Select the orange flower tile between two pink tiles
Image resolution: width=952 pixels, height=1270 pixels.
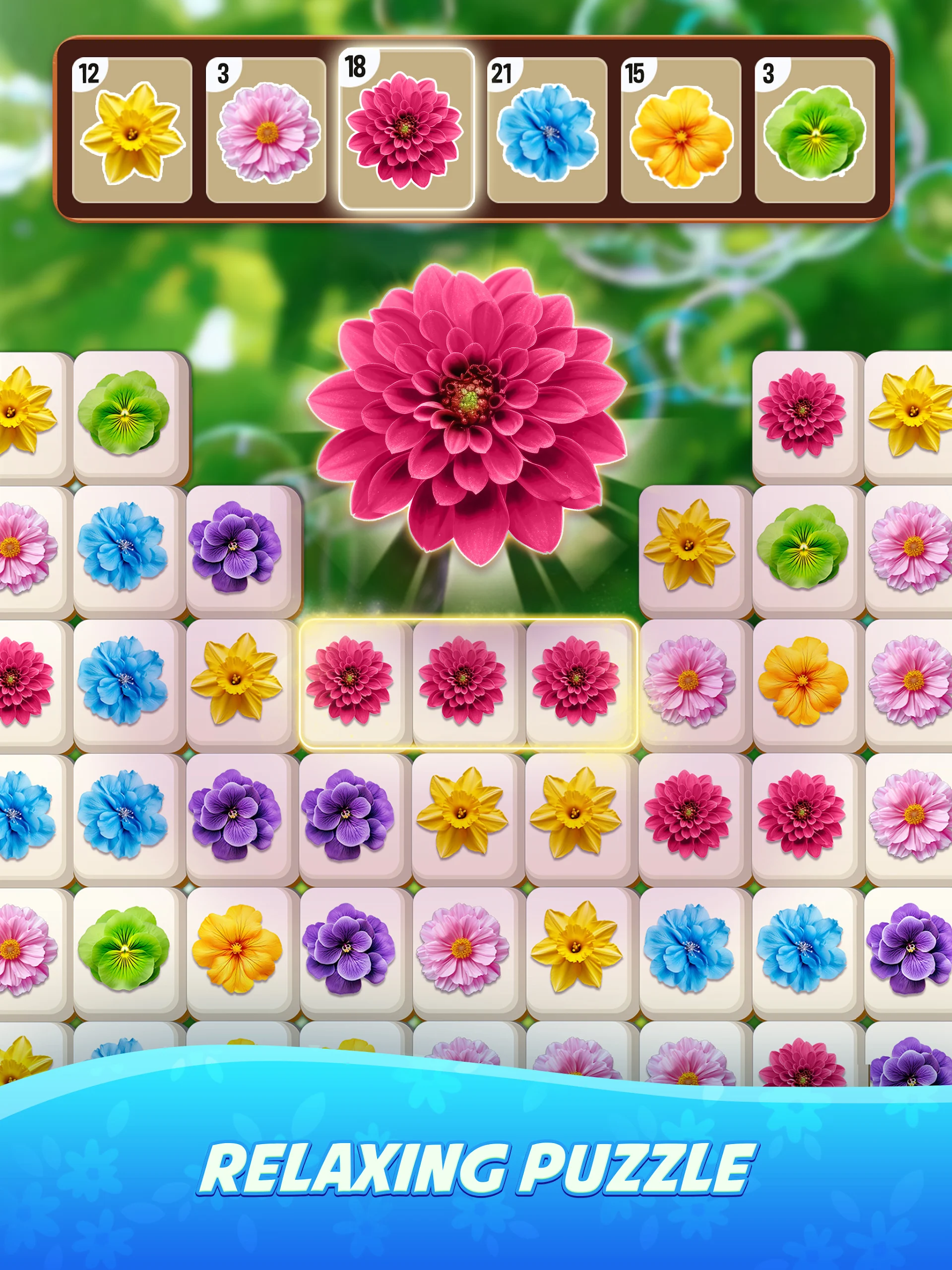pos(803,681)
